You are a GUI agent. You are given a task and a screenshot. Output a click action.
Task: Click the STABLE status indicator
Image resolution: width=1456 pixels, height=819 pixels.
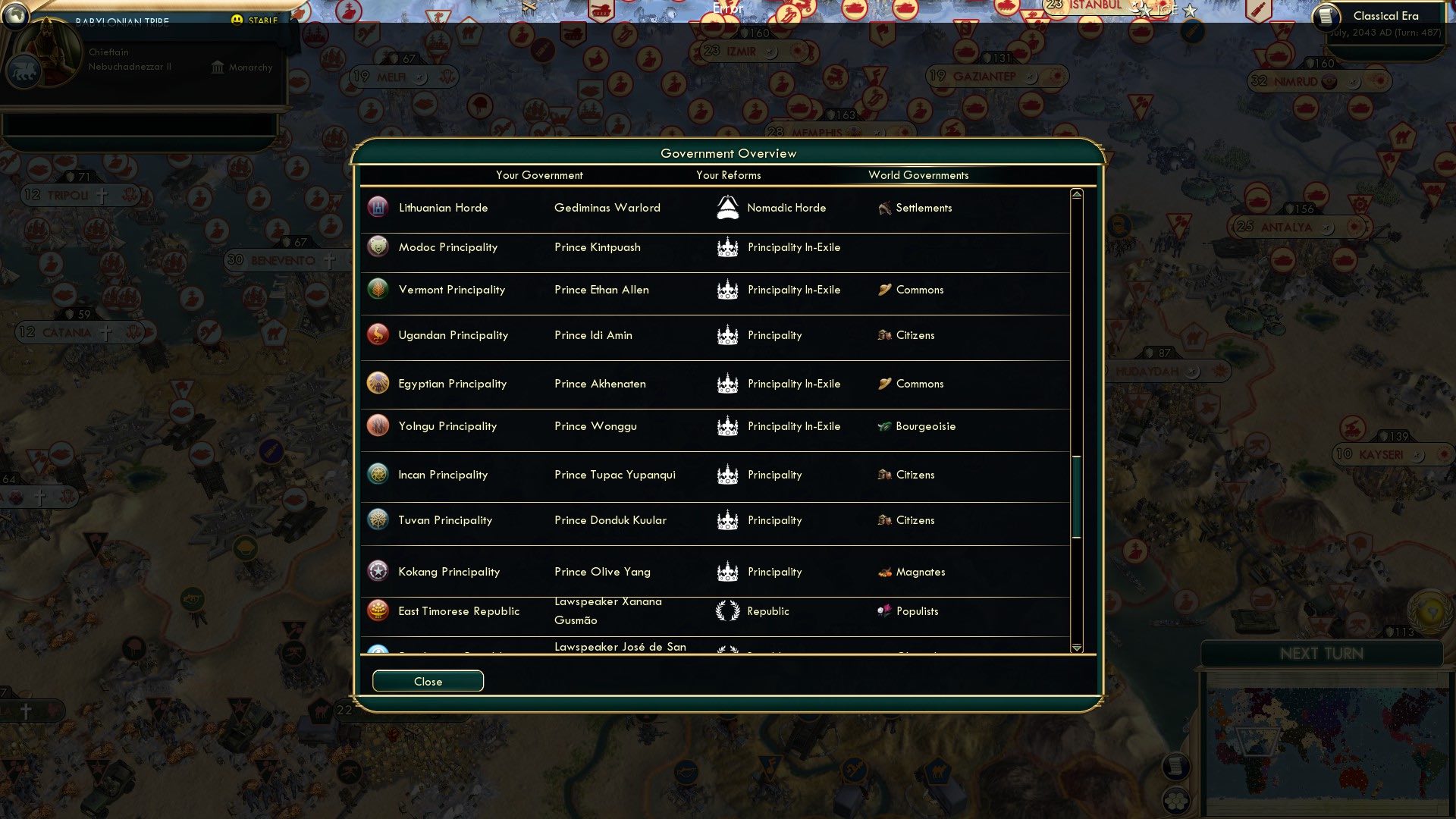(x=253, y=21)
